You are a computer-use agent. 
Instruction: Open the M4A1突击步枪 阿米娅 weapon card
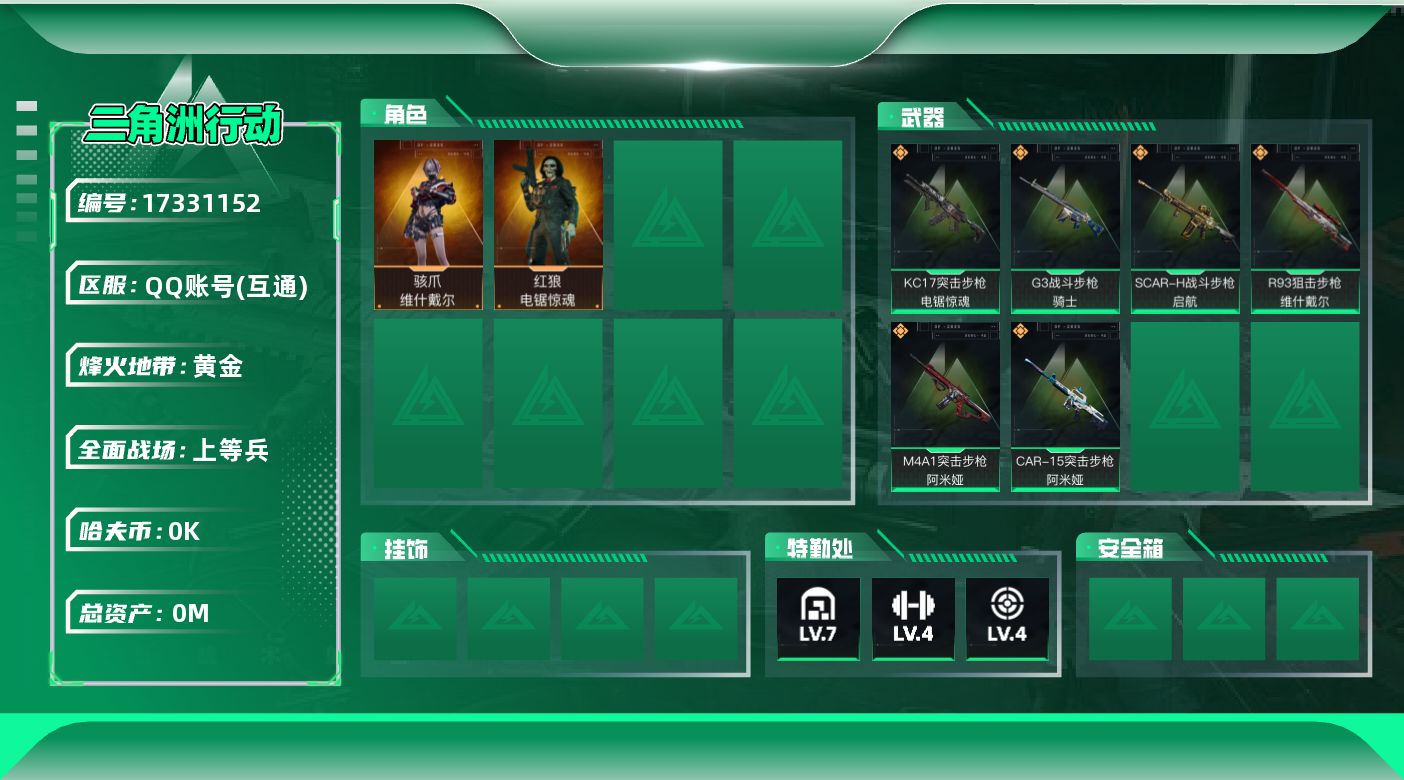[x=945, y=405]
